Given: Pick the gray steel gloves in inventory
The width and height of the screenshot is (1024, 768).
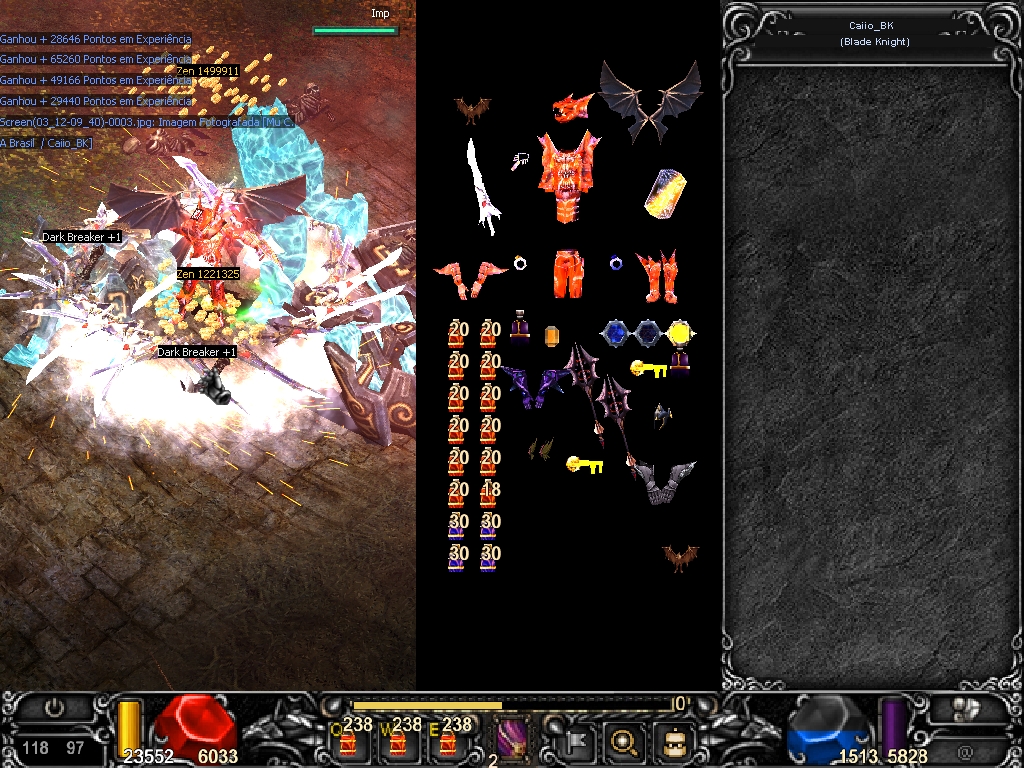Looking at the screenshot, I should (664, 480).
